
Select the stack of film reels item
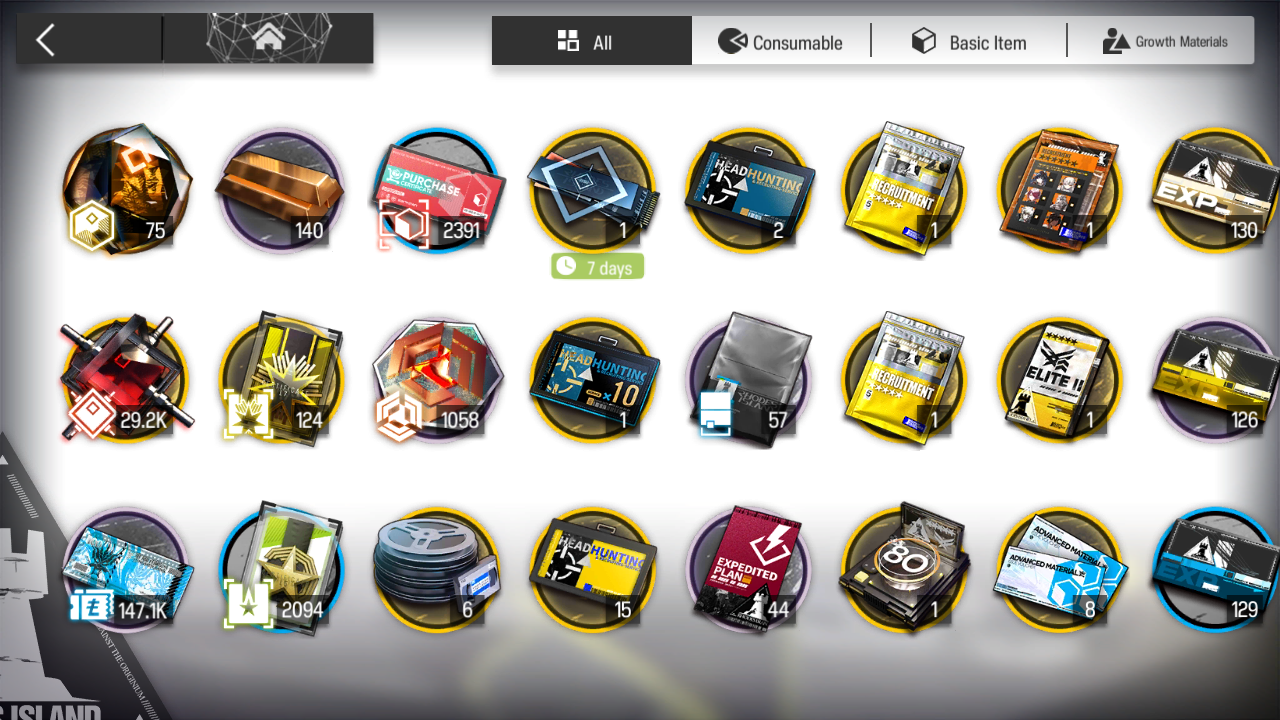point(437,570)
